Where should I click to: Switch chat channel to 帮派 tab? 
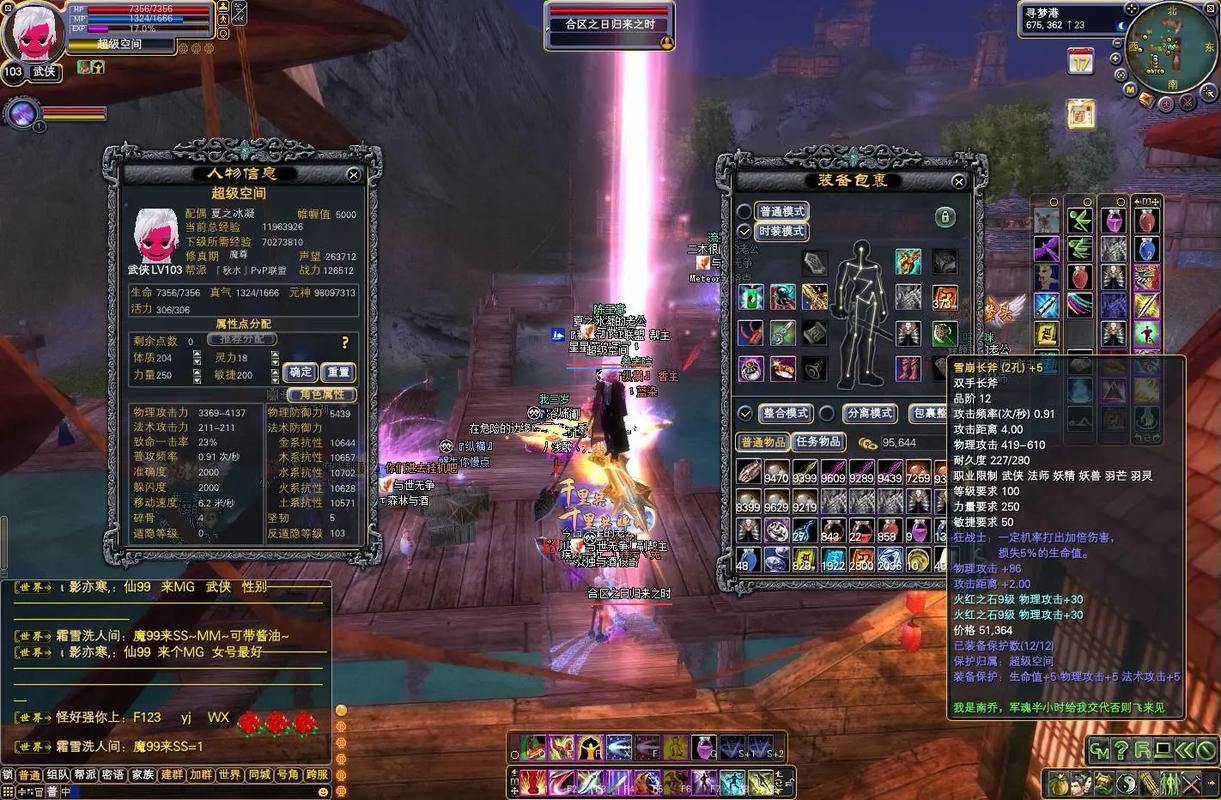pos(84,775)
